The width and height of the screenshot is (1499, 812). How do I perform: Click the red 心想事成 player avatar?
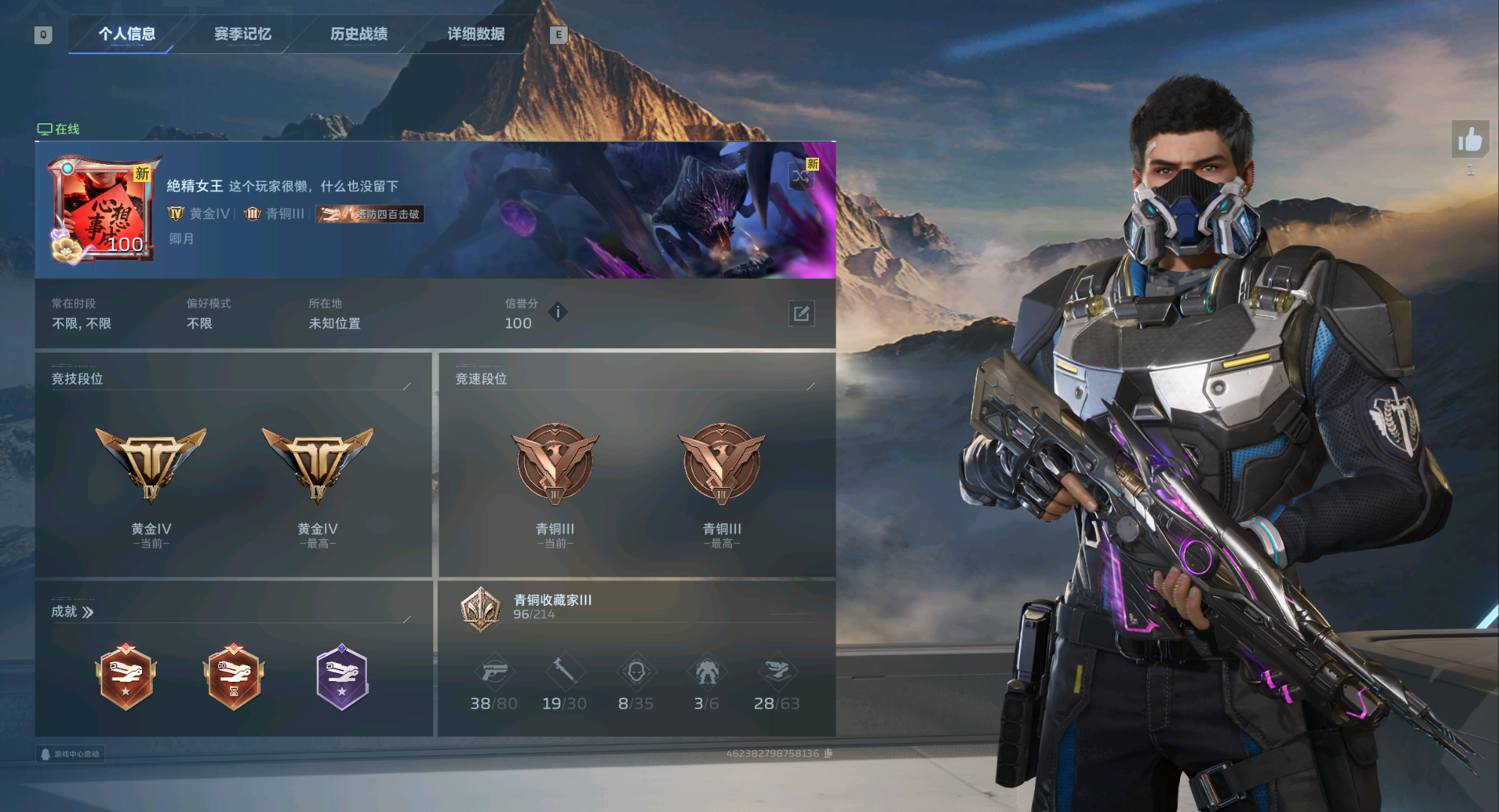pos(102,210)
